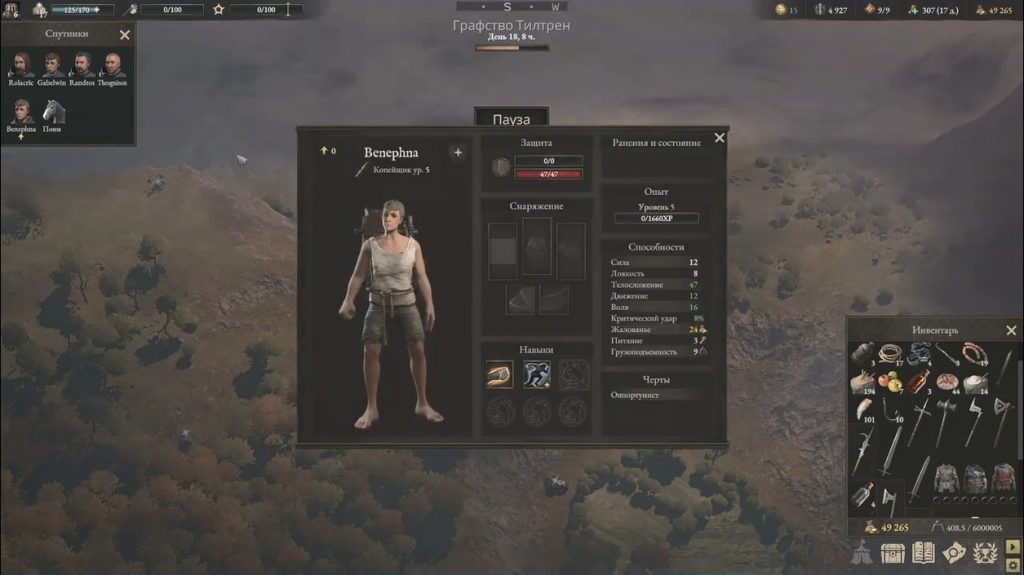Pick the white fang item stack

click(863, 408)
